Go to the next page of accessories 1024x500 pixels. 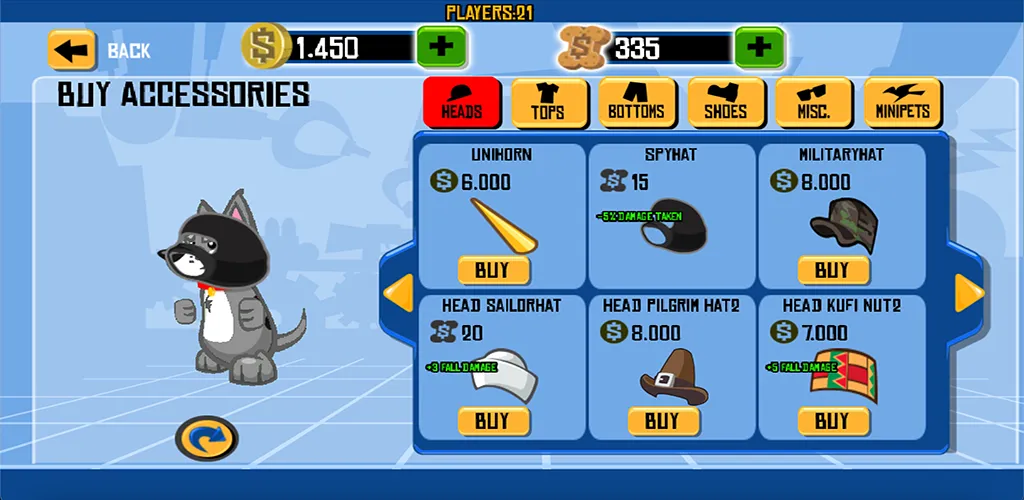point(969,293)
